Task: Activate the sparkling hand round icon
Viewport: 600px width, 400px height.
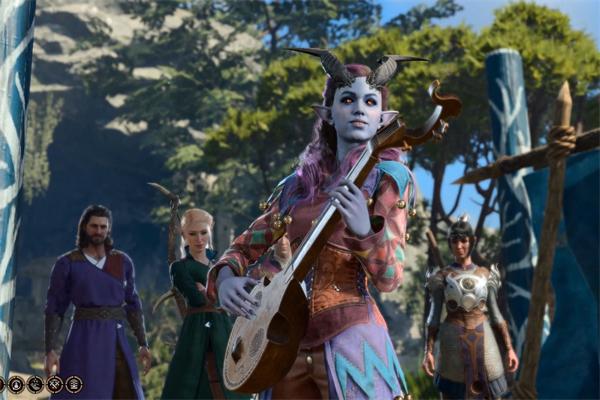Action: tap(35, 384)
